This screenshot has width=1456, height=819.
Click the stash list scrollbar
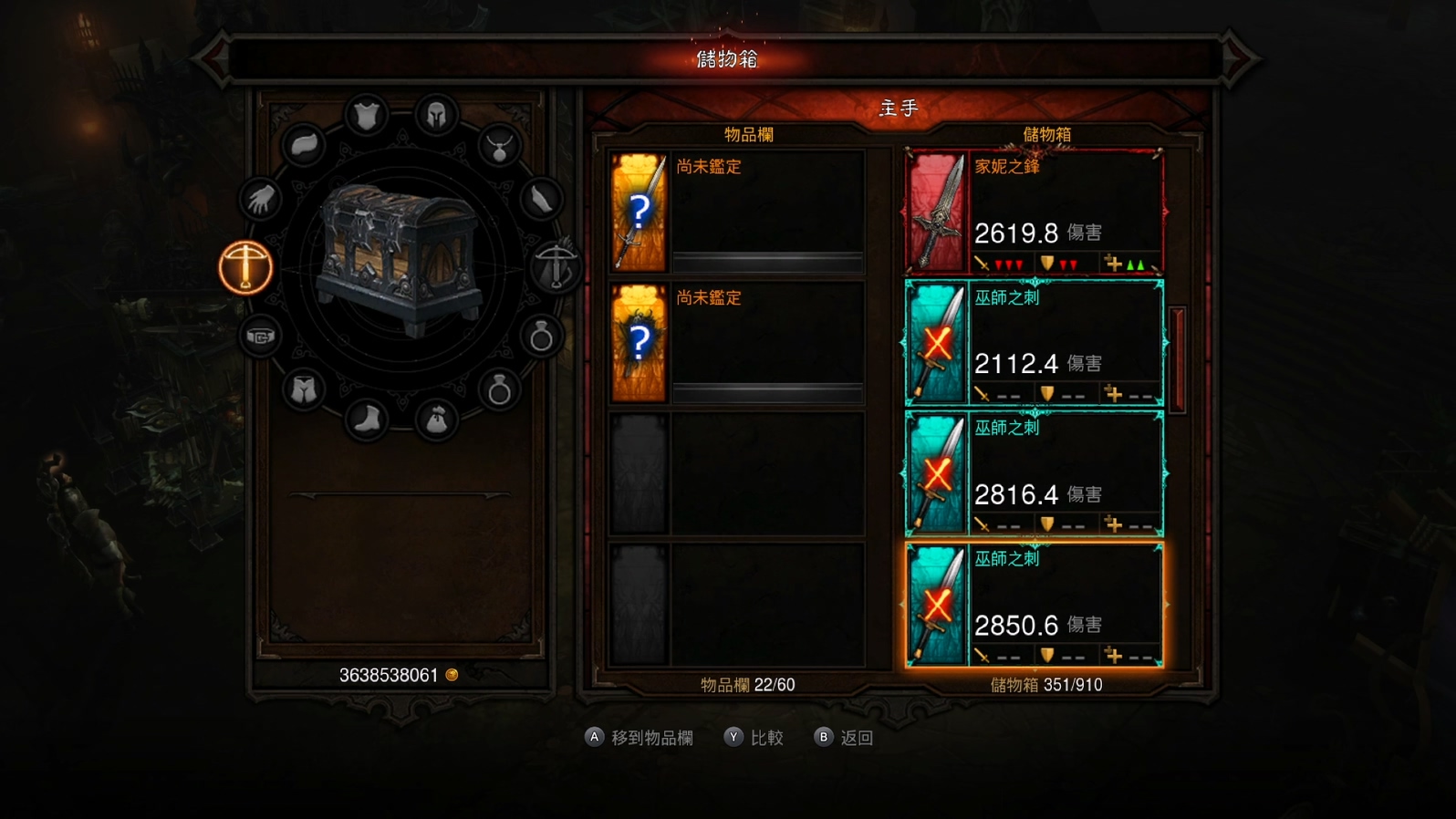1177,360
